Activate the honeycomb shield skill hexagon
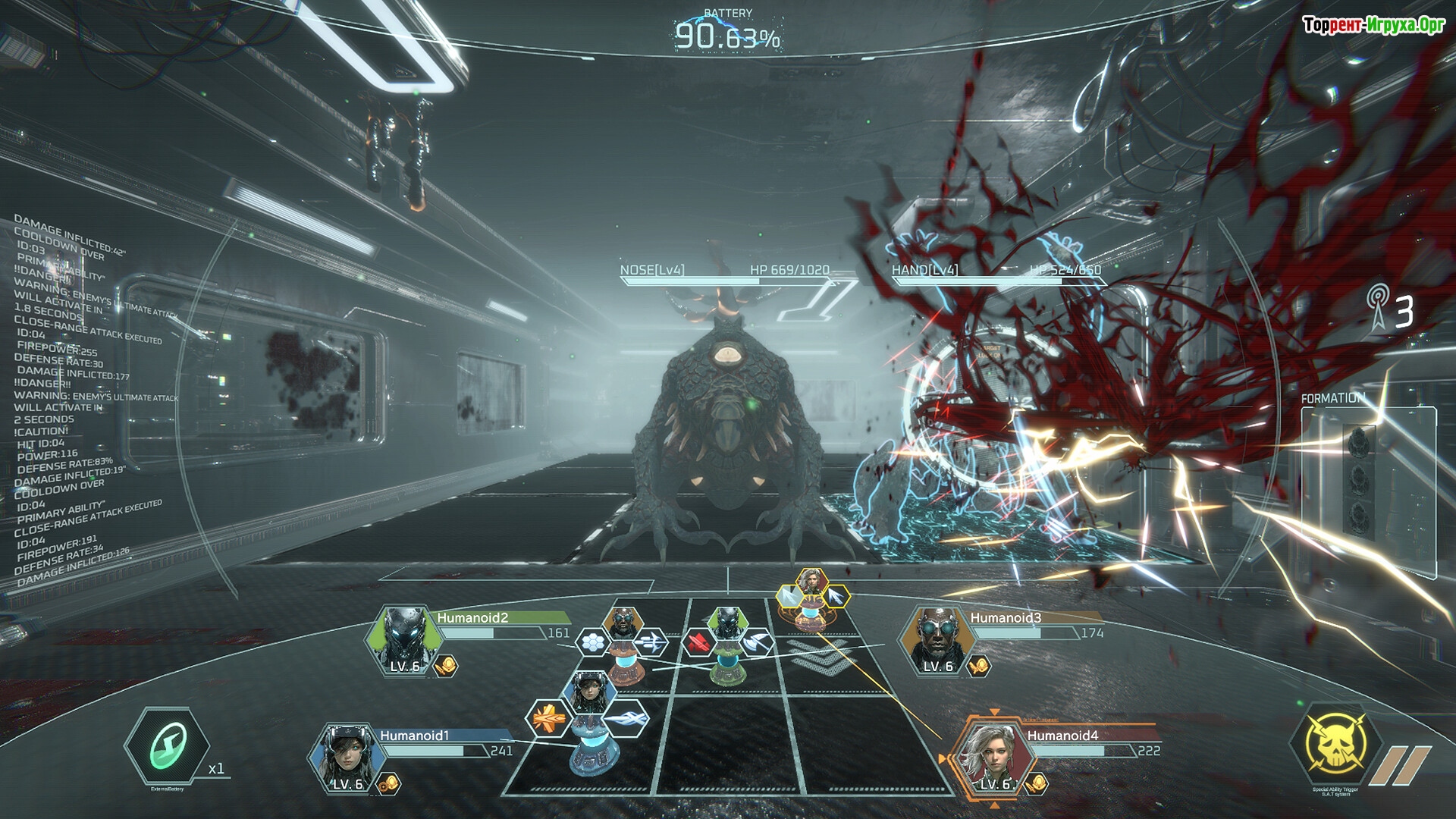The height and width of the screenshot is (819, 1456). tap(593, 643)
